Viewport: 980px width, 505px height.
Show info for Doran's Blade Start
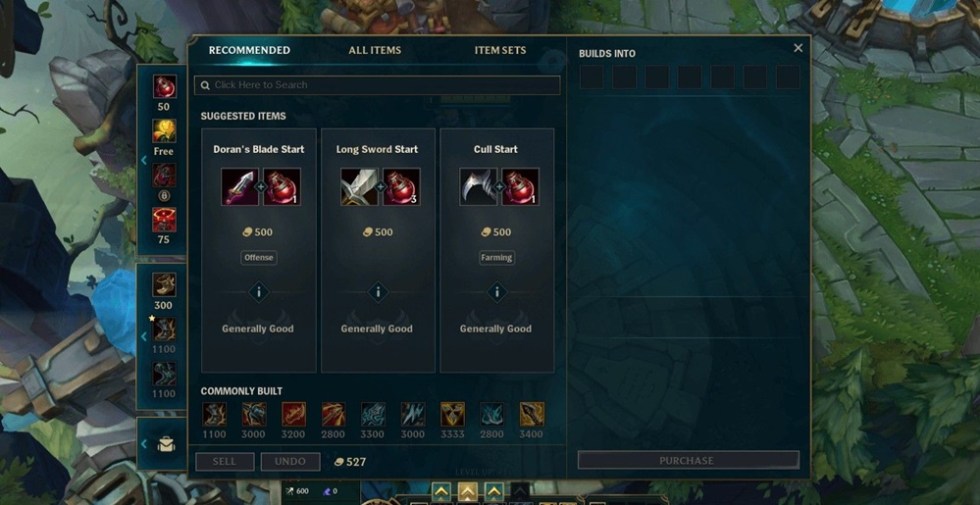pyautogui.click(x=259, y=292)
